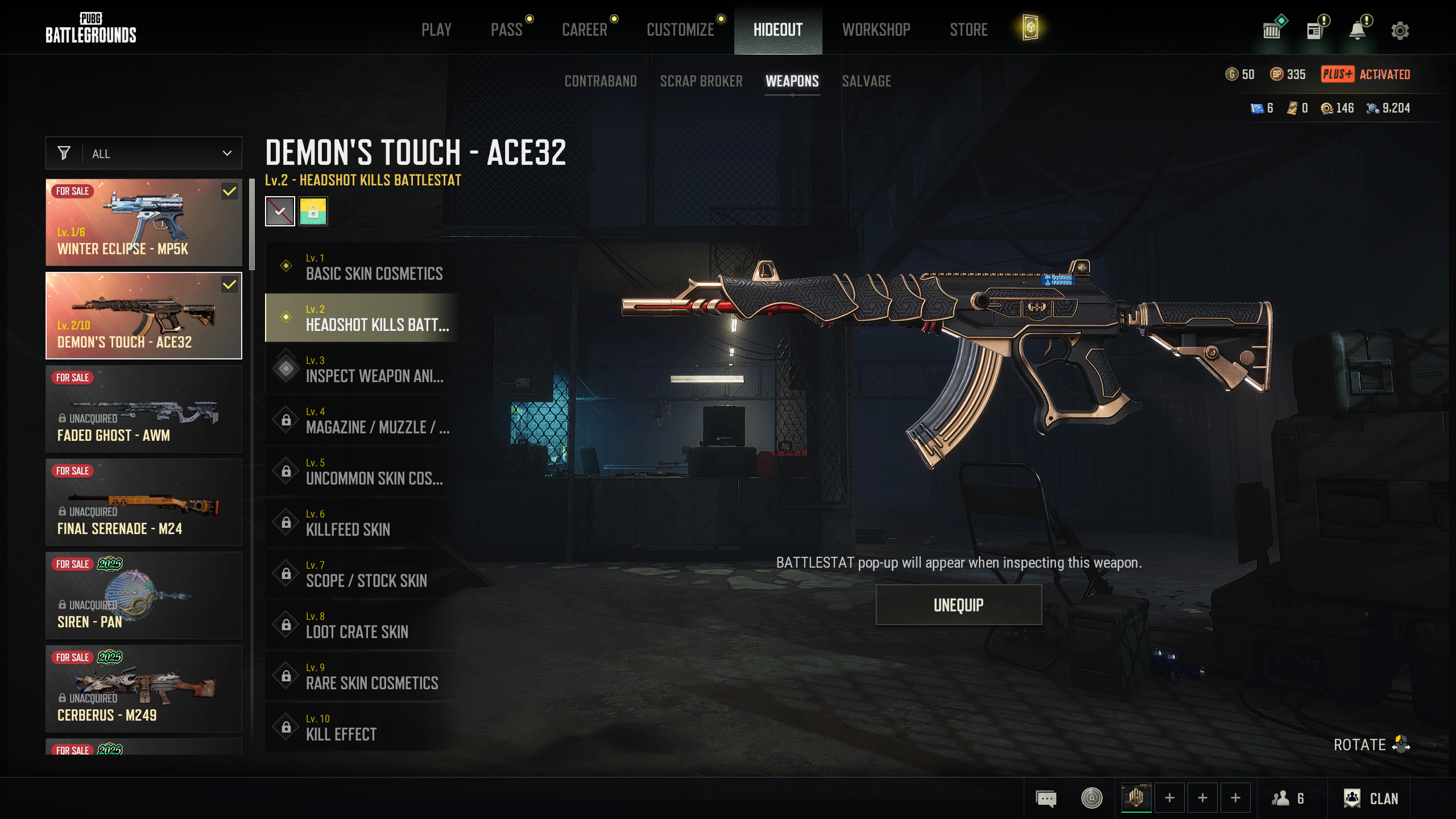1456x819 pixels.
Task: Select Winter Eclipse MP5K skin card
Action: click(x=144, y=222)
